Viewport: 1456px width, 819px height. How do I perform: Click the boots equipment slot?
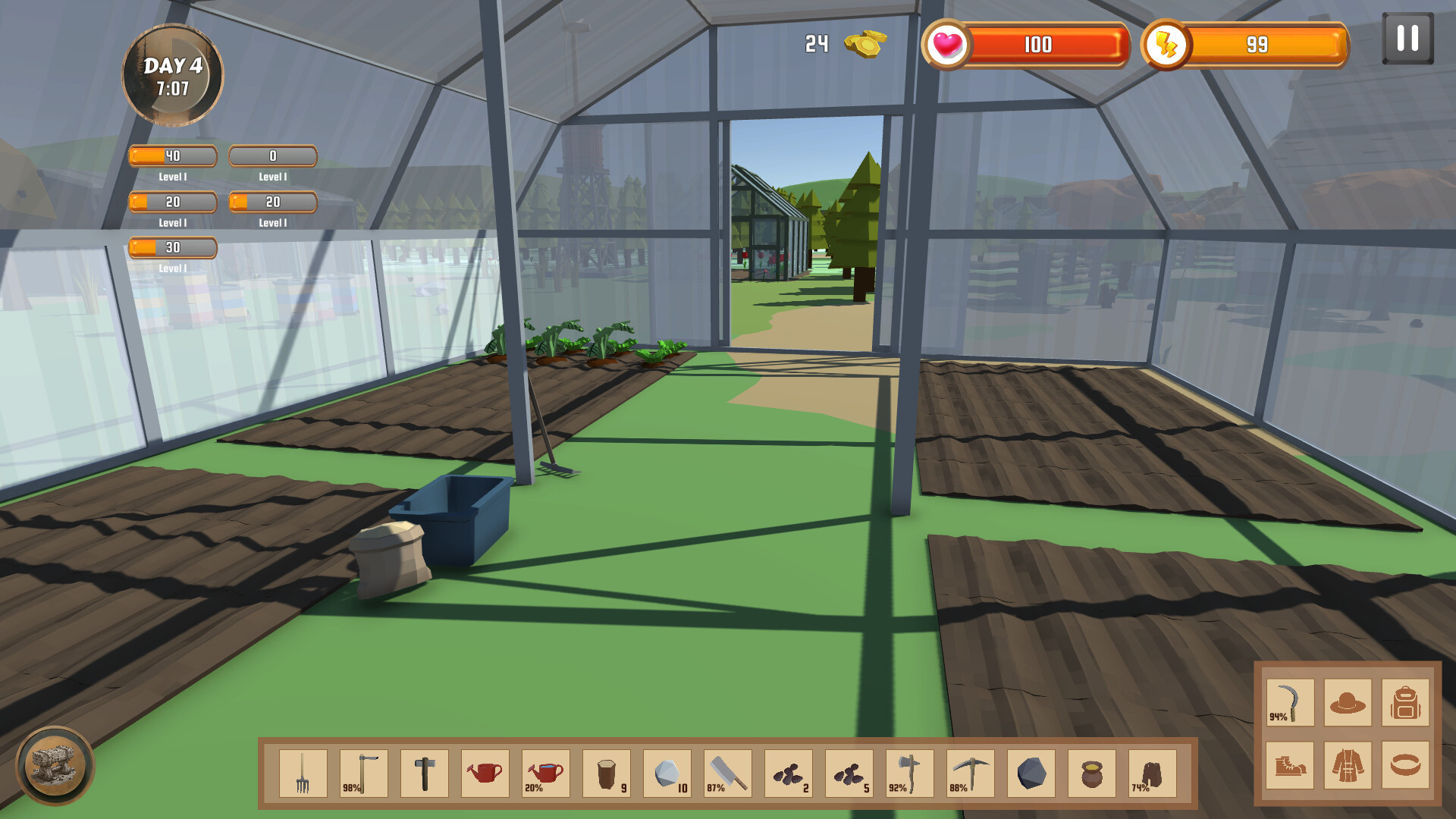[x=1289, y=766]
